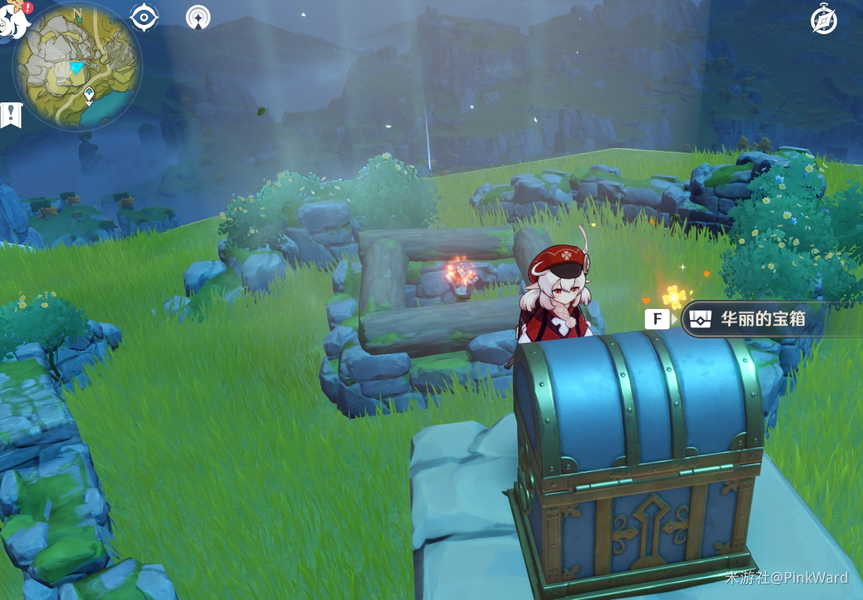Open the 华丽的宝箱 chest prompt
The image size is (863, 600).
[x=750, y=320]
